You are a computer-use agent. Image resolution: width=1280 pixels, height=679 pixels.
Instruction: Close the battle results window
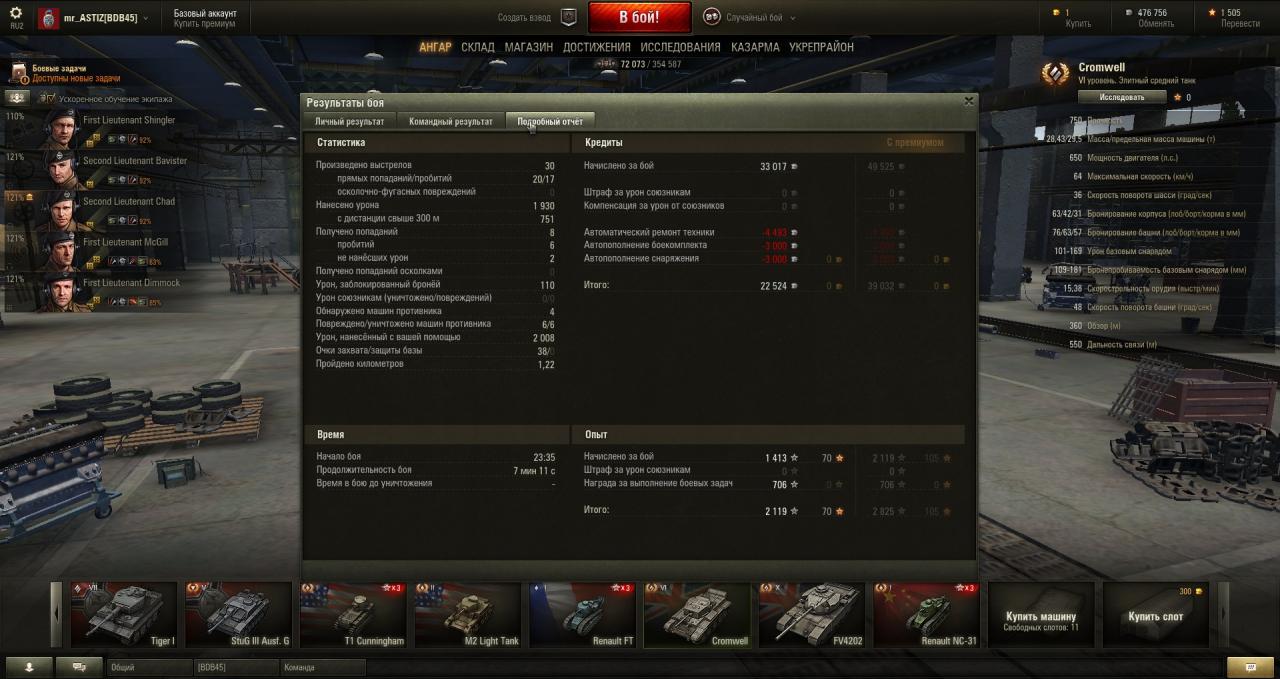tap(968, 101)
